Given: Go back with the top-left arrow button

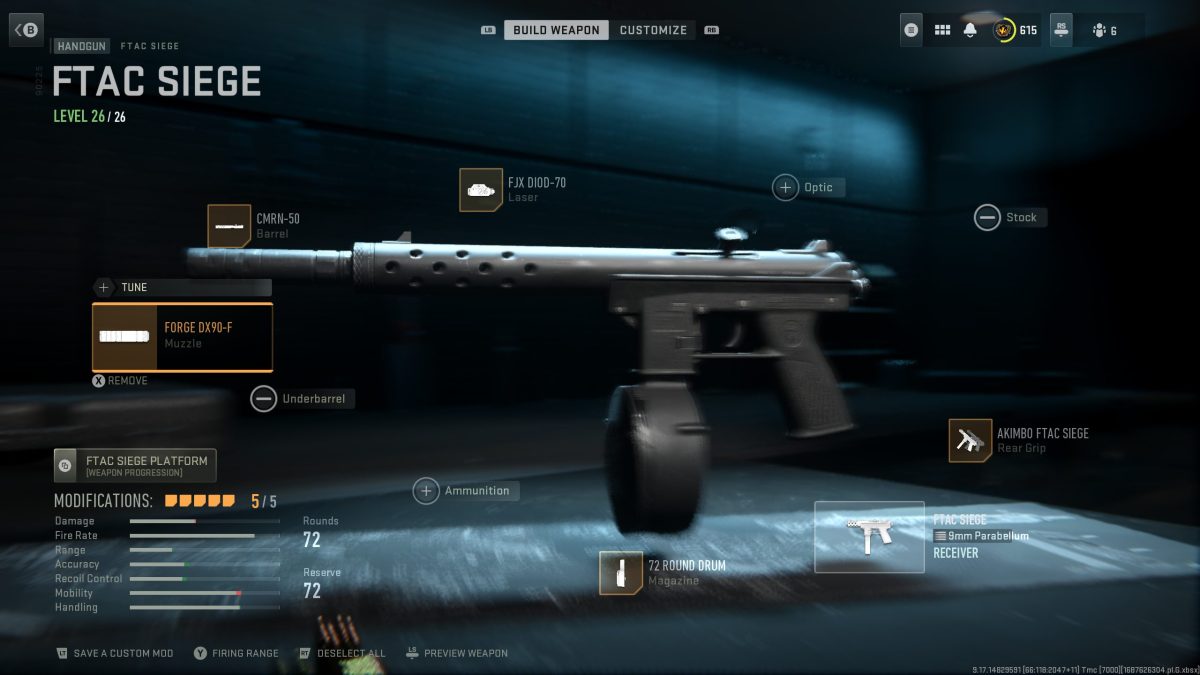Looking at the screenshot, I should pos(26,29).
